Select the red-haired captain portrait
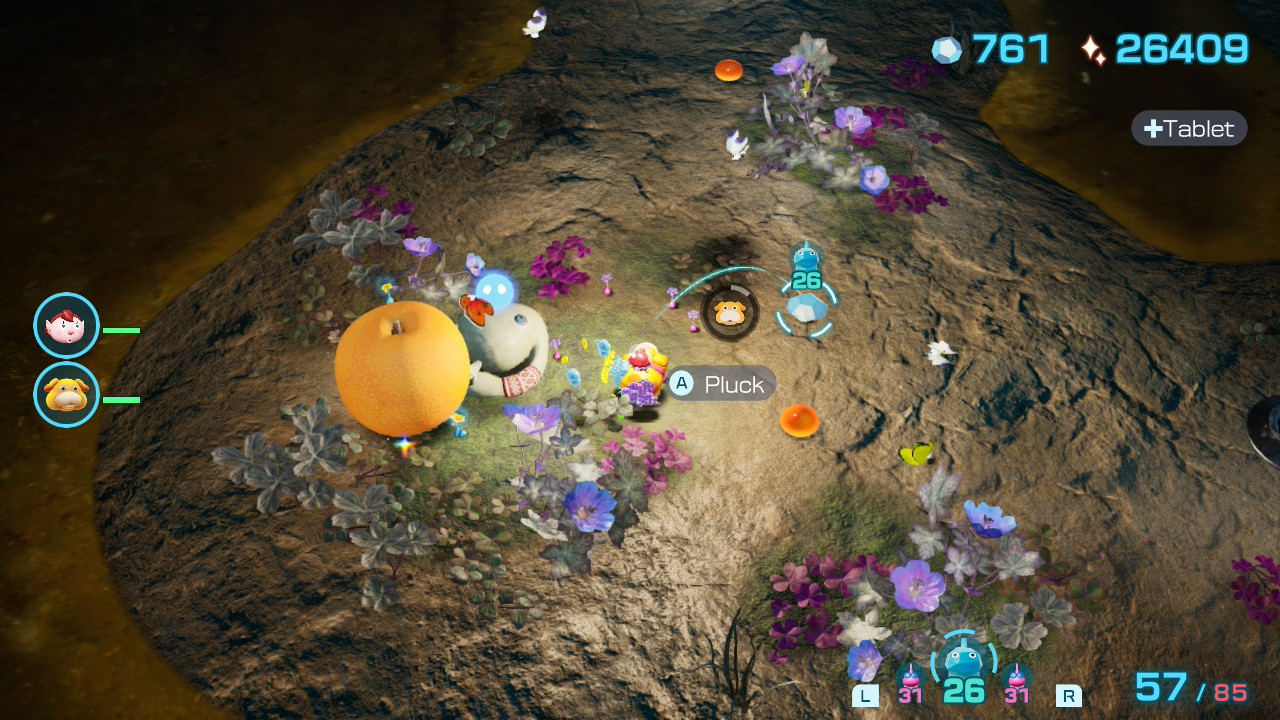This screenshot has width=1280, height=720. coord(67,326)
